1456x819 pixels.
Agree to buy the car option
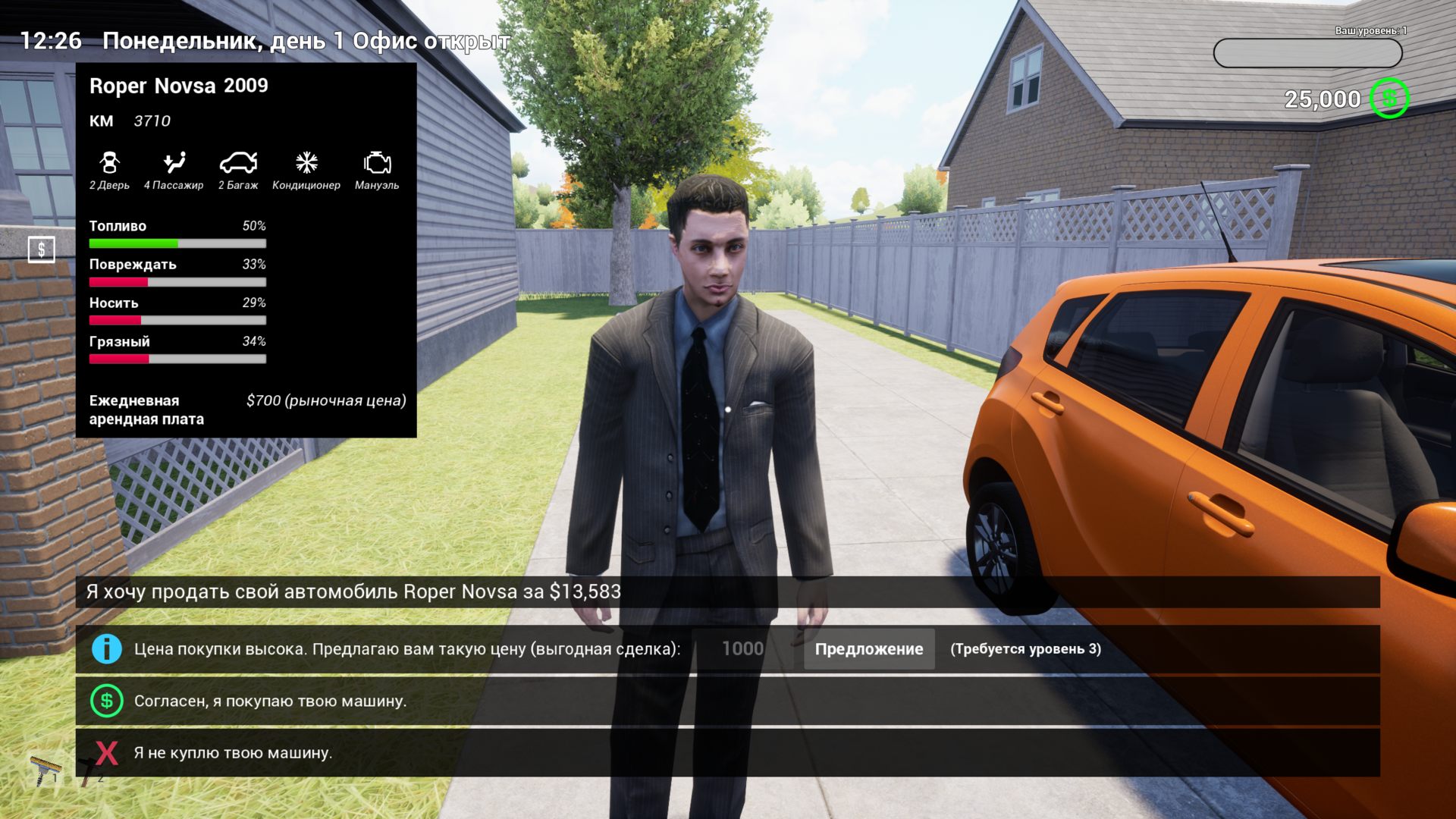click(x=271, y=701)
